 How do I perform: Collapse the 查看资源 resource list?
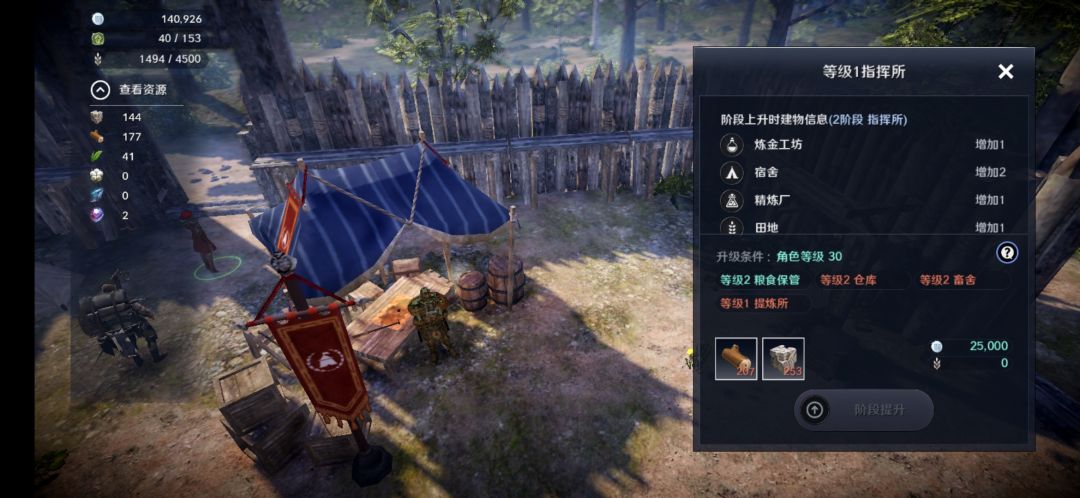(x=100, y=90)
